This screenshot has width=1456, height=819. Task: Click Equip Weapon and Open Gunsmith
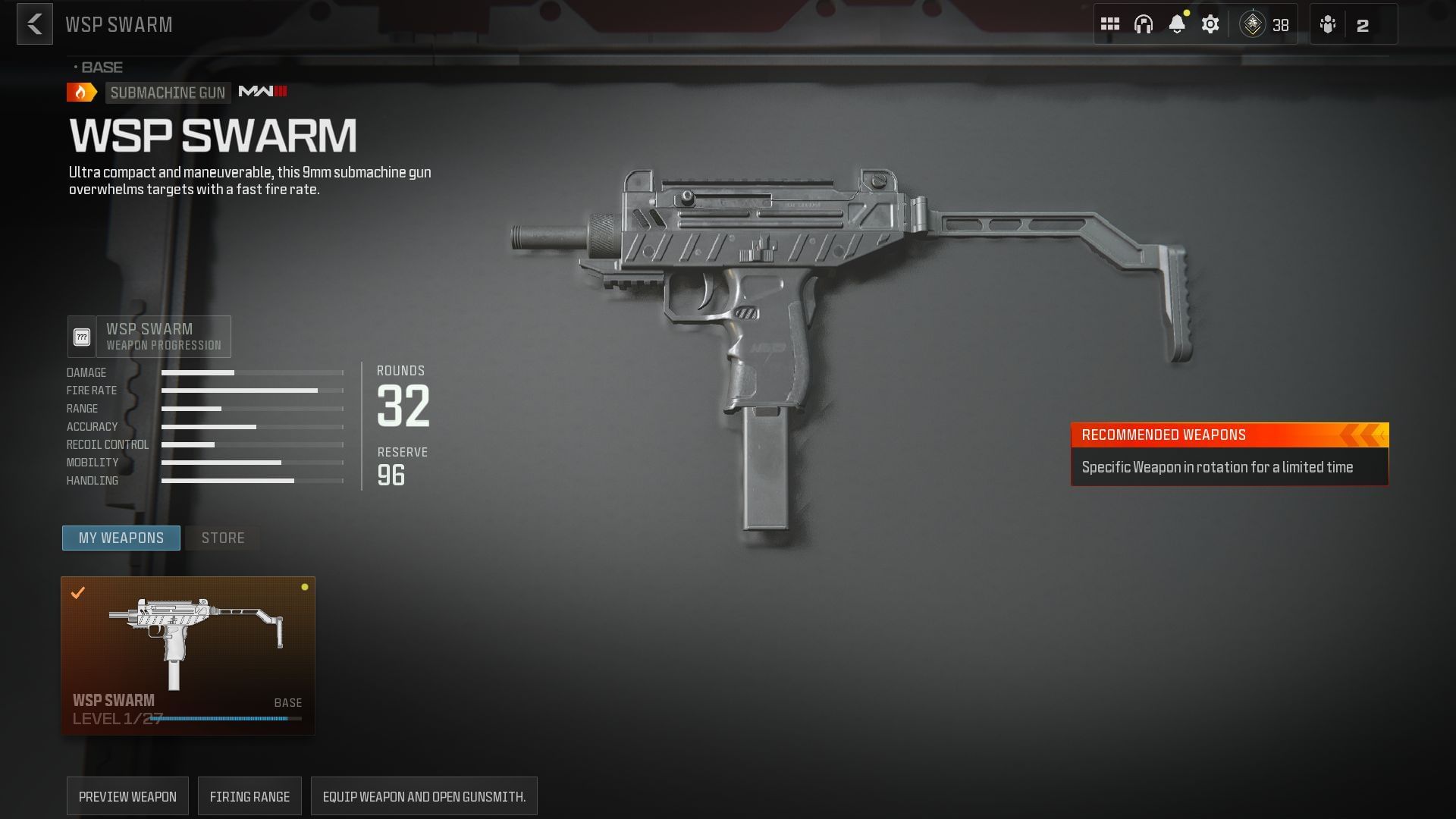[x=424, y=795]
